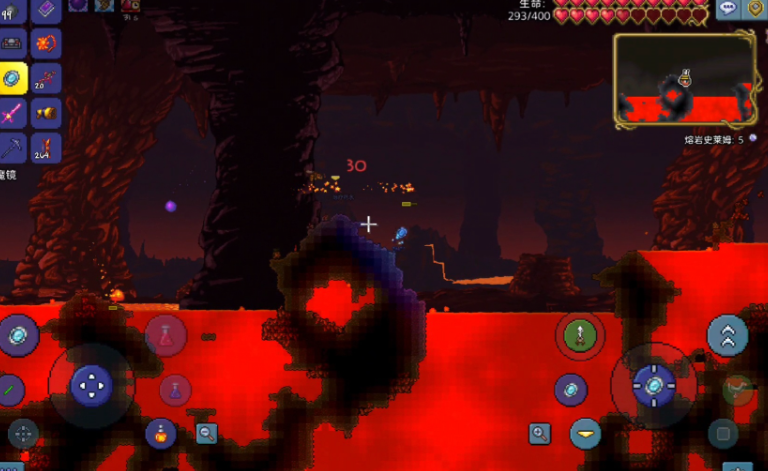The height and width of the screenshot is (471, 768).
Task: Tap the sword quick-weapon button
Action: coord(10,388)
